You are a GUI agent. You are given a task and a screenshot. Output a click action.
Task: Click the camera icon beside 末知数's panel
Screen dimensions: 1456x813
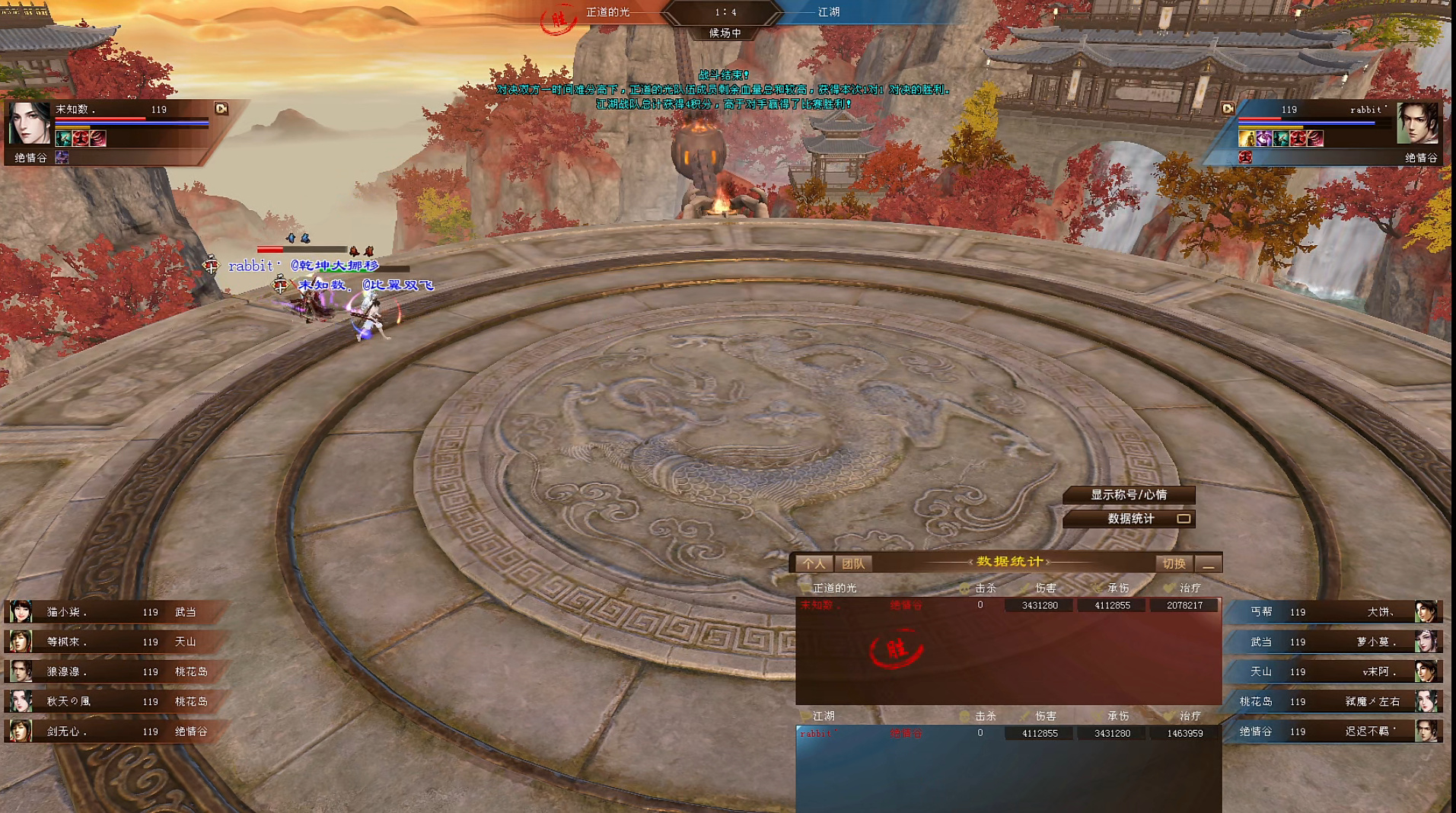221,109
